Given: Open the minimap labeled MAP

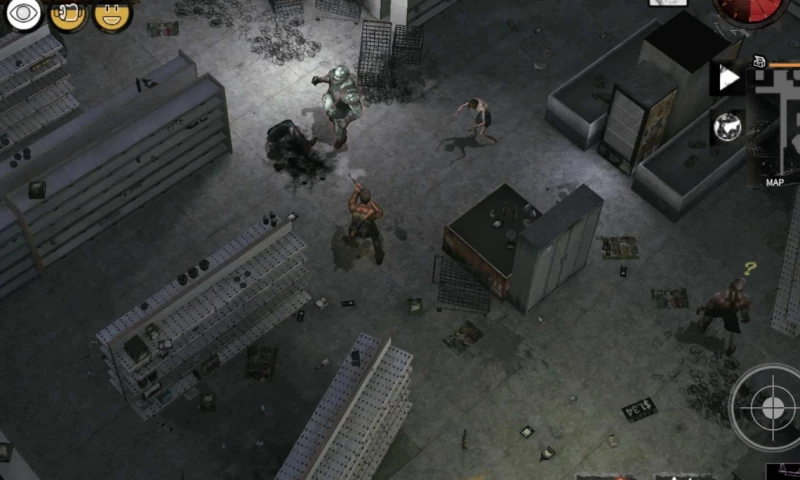Looking at the screenshot, I should (775, 125).
